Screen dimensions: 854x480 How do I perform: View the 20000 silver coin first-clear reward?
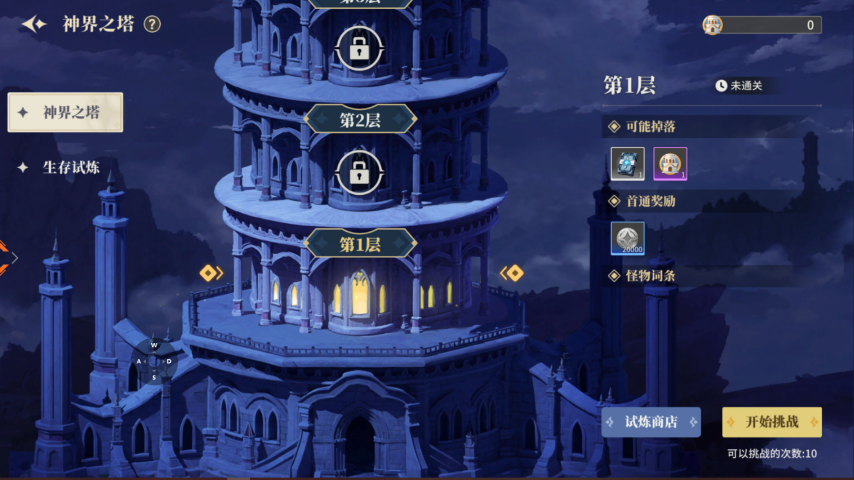coord(628,238)
